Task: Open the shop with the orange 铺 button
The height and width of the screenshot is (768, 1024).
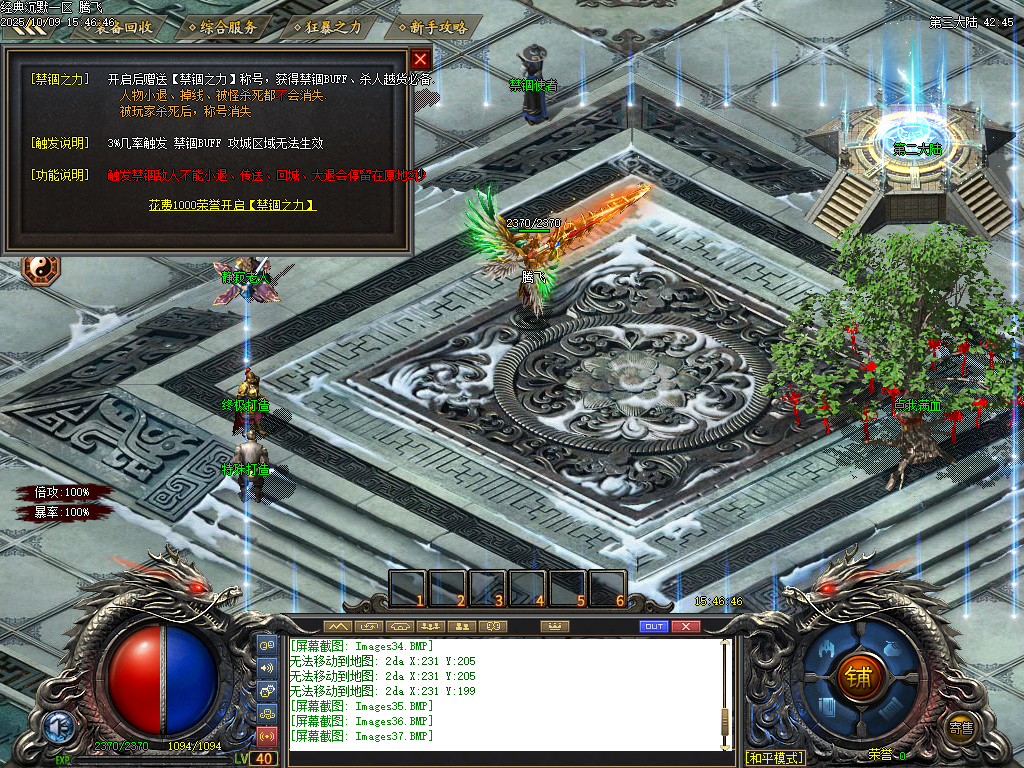Action: pos(857,679)
